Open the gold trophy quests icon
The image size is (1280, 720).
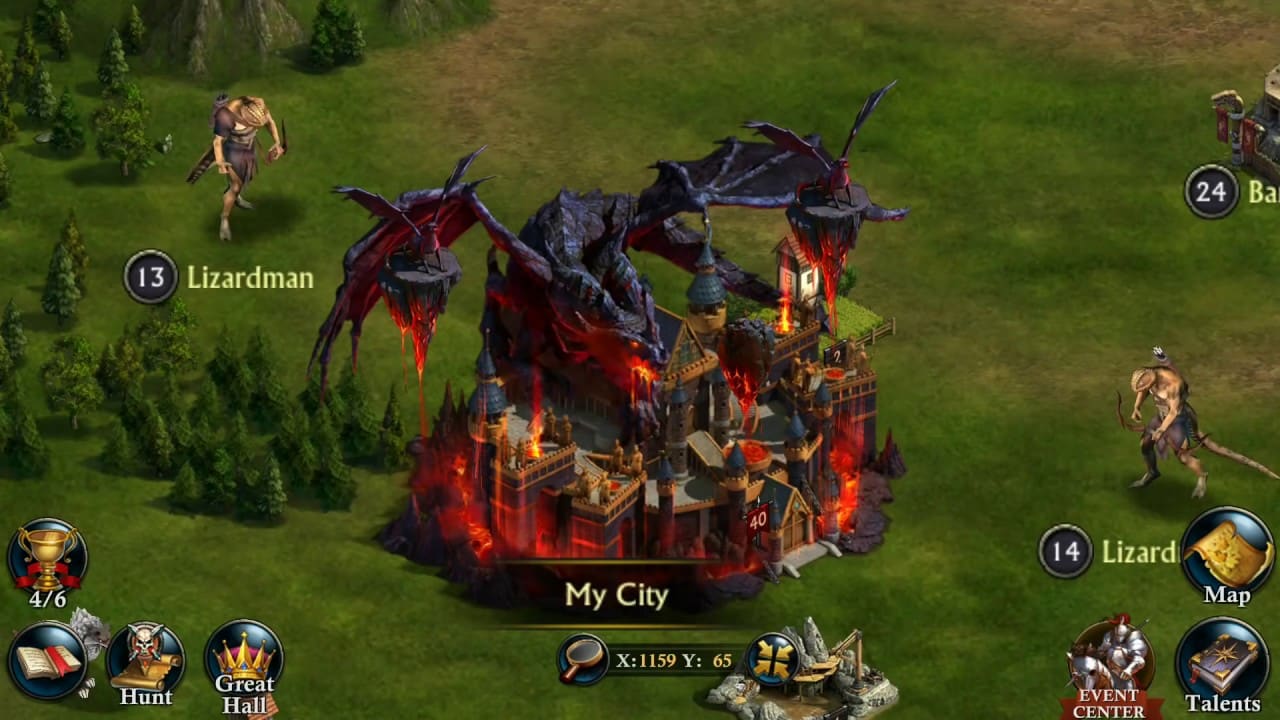point(47,557)
